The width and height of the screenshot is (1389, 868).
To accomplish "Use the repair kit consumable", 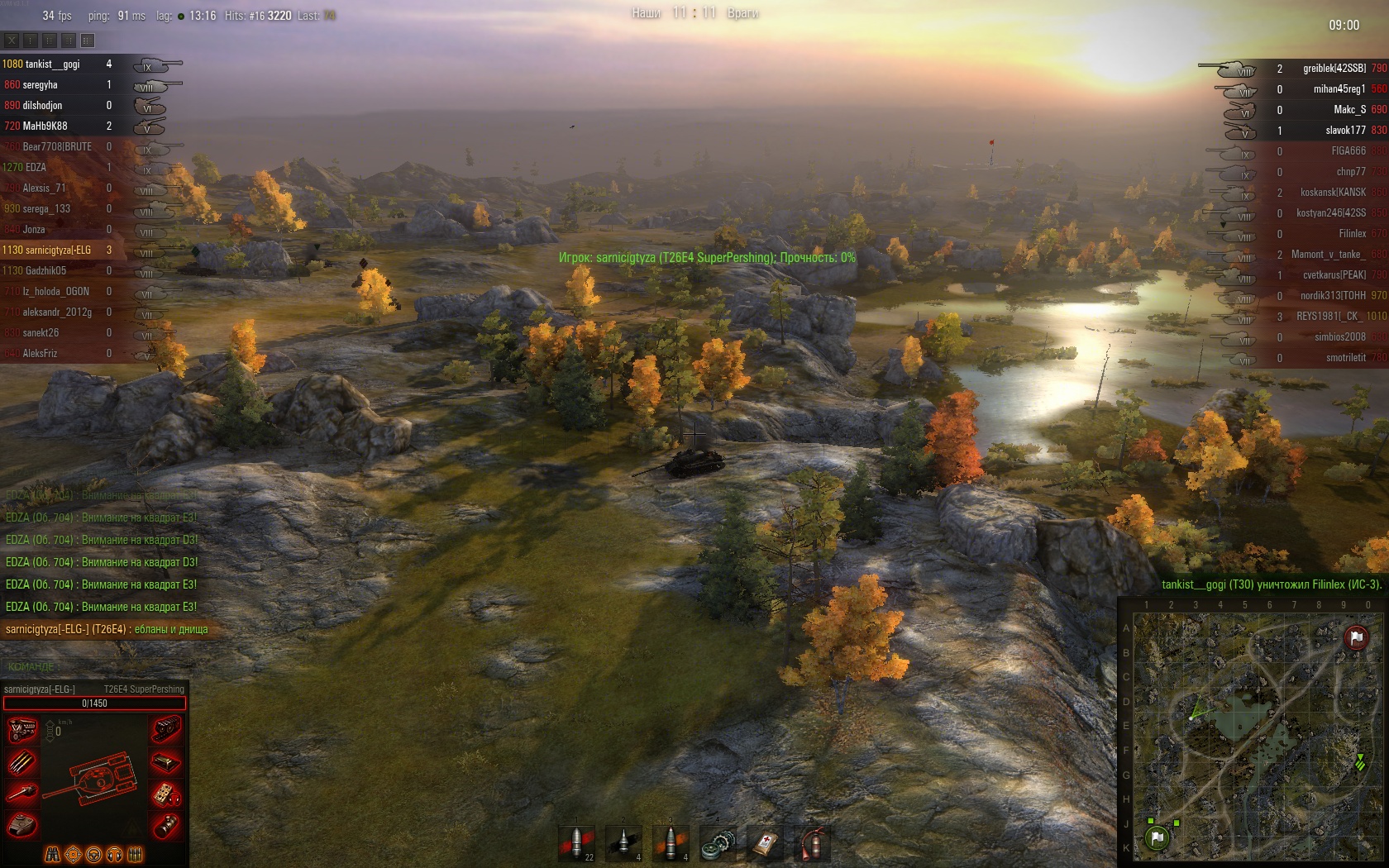I will coord(718,844).
